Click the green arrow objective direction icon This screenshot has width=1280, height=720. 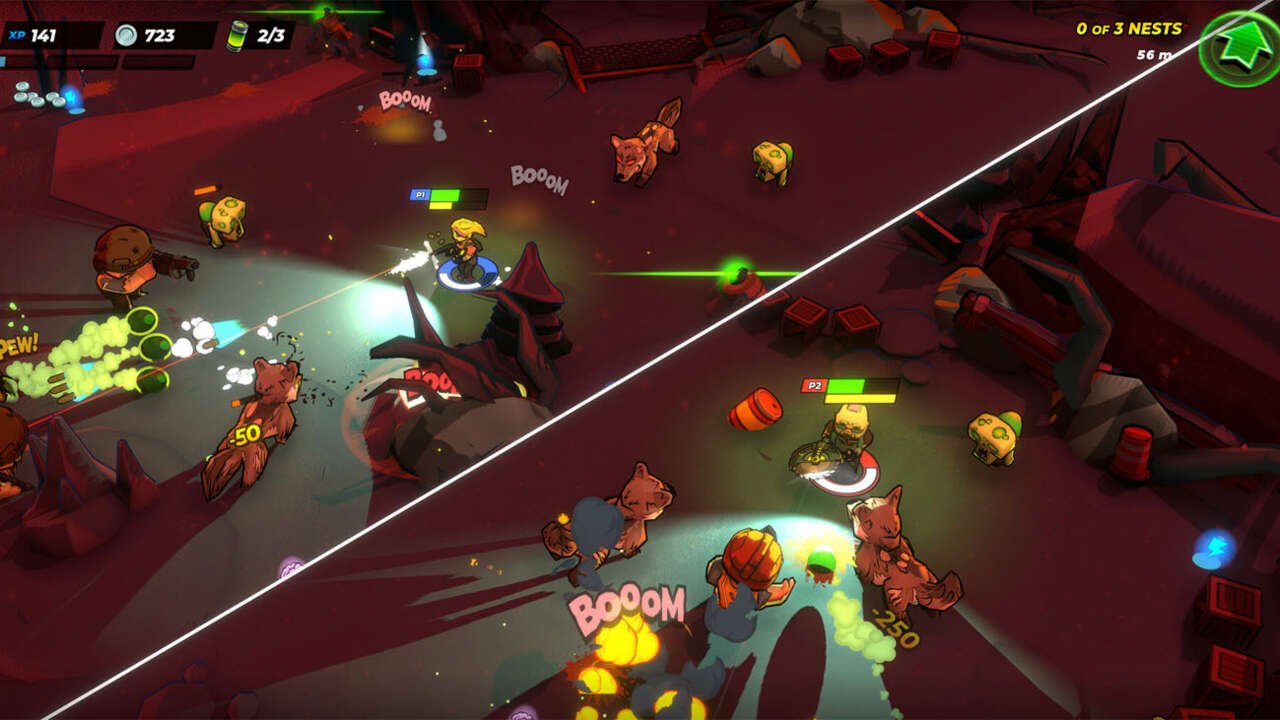coord(1239,48)
